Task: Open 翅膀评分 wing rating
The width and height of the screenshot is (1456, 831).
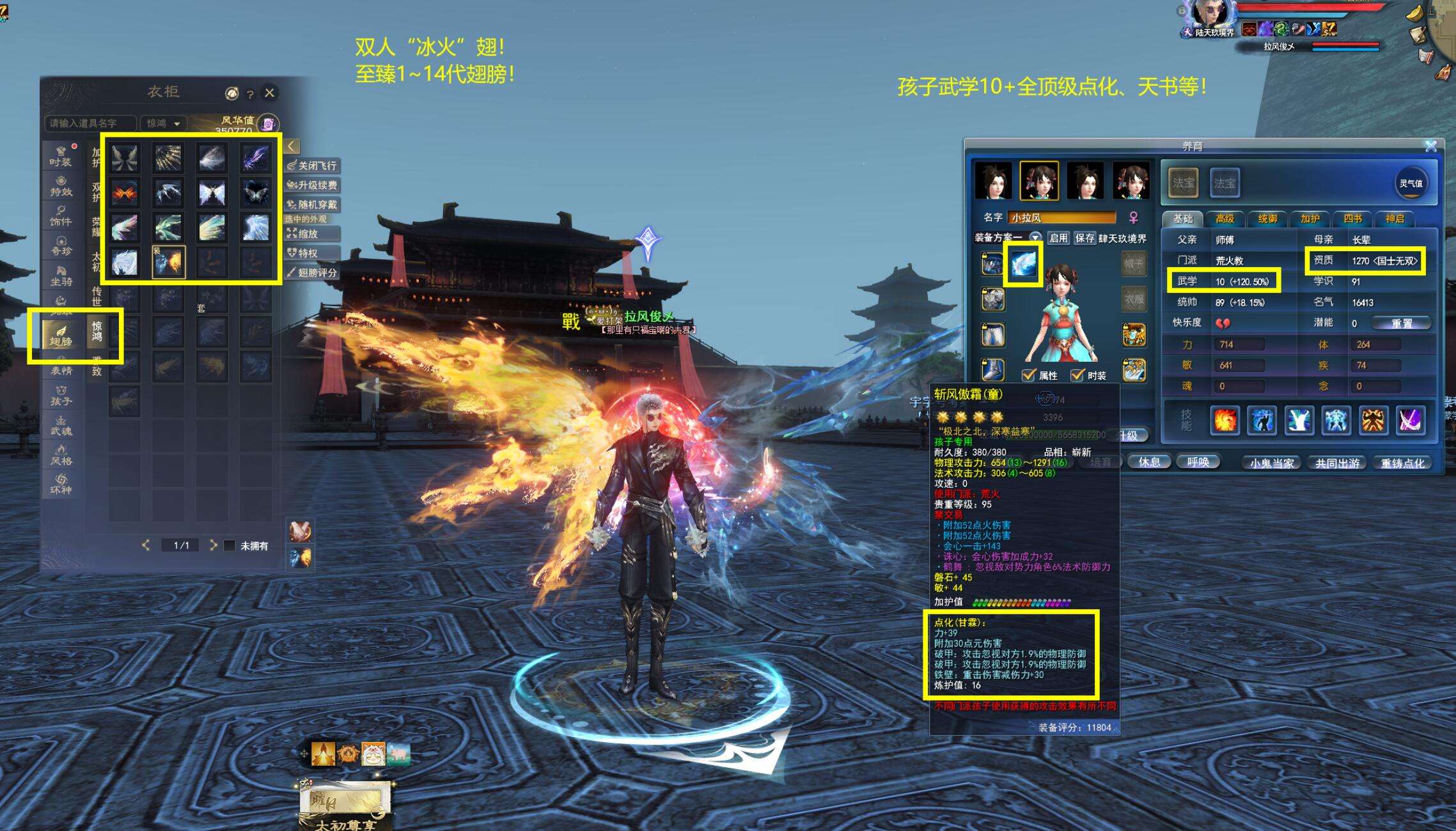Action: tap(312, 273)
